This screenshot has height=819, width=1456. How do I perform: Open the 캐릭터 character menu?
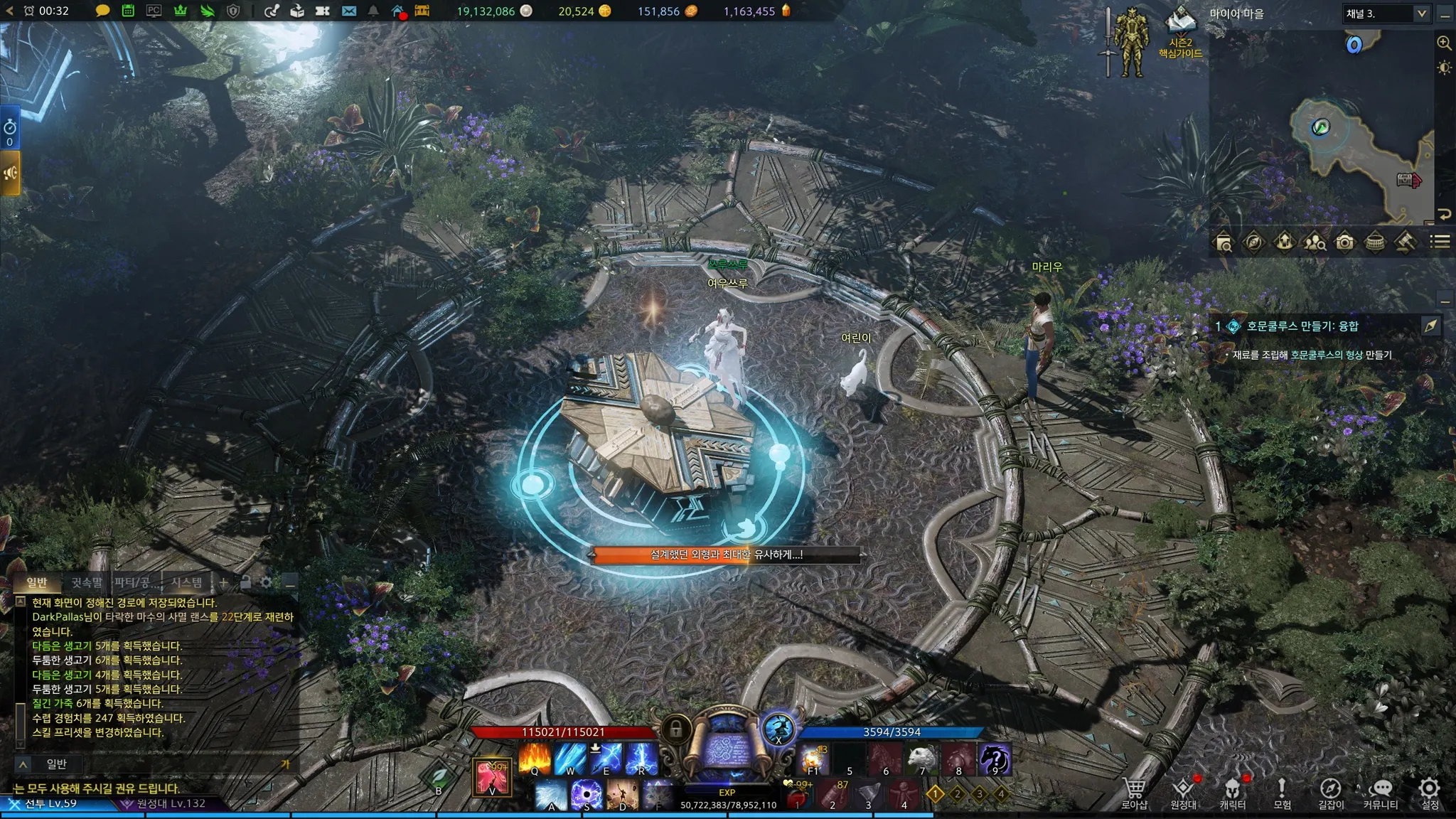pos(1233,791)
